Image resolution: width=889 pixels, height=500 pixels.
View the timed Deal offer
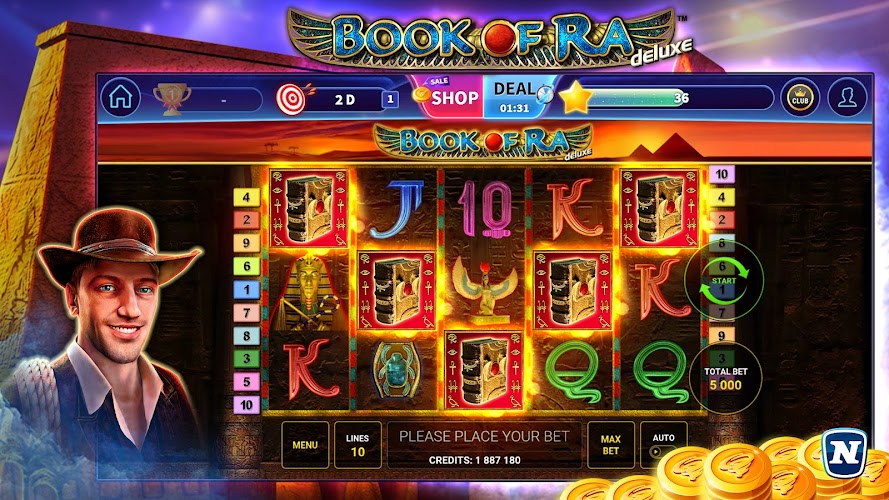[516, 96]
